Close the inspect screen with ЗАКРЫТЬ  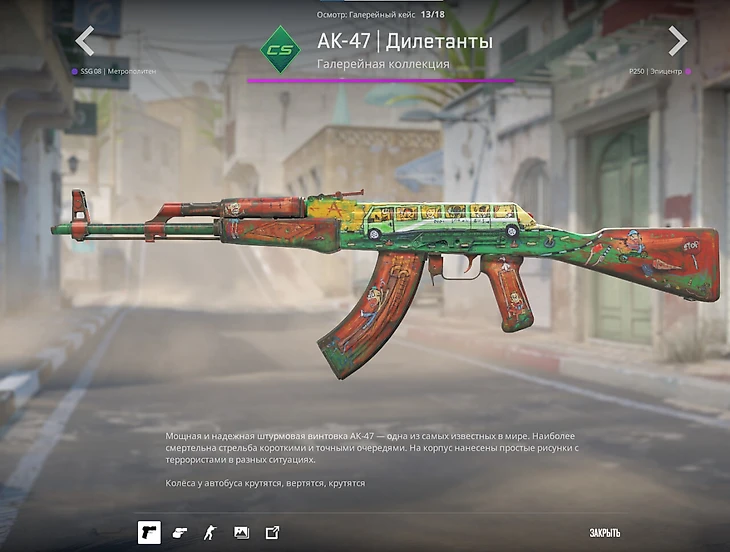[604, 533]
